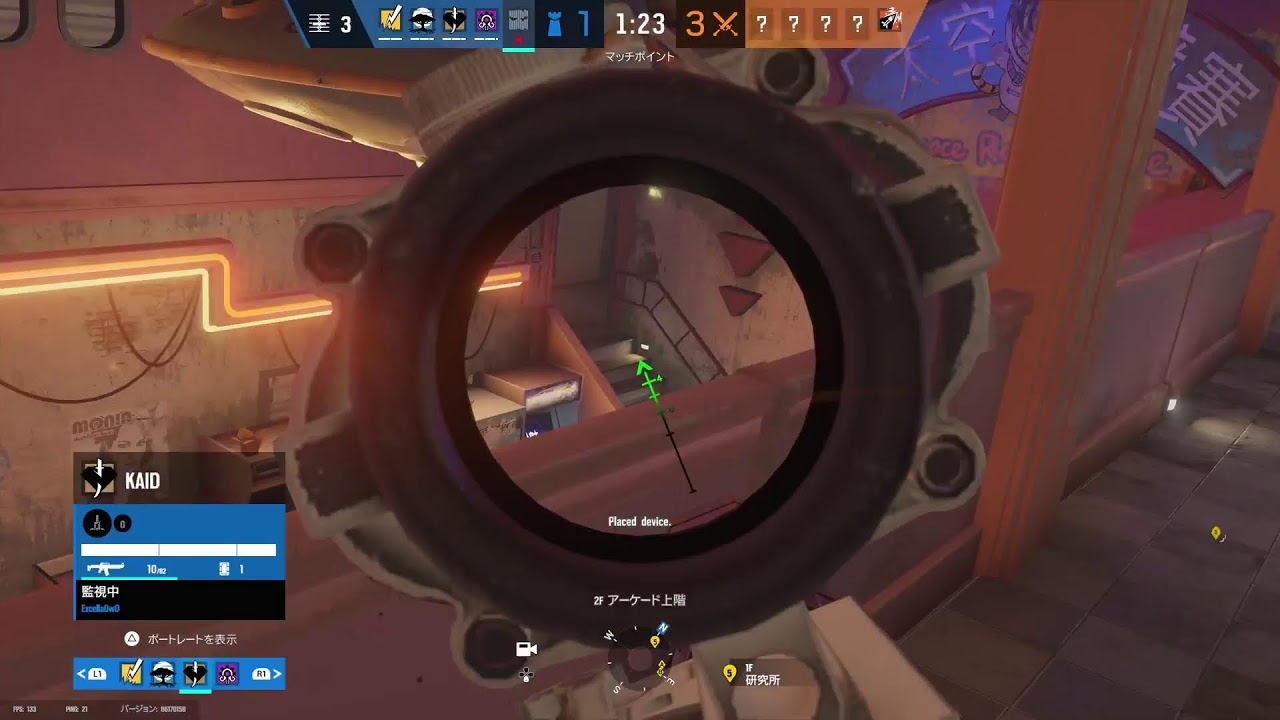Select the tree operator tab on the spectator bar

pyautogui.click(x=162, y=672)
